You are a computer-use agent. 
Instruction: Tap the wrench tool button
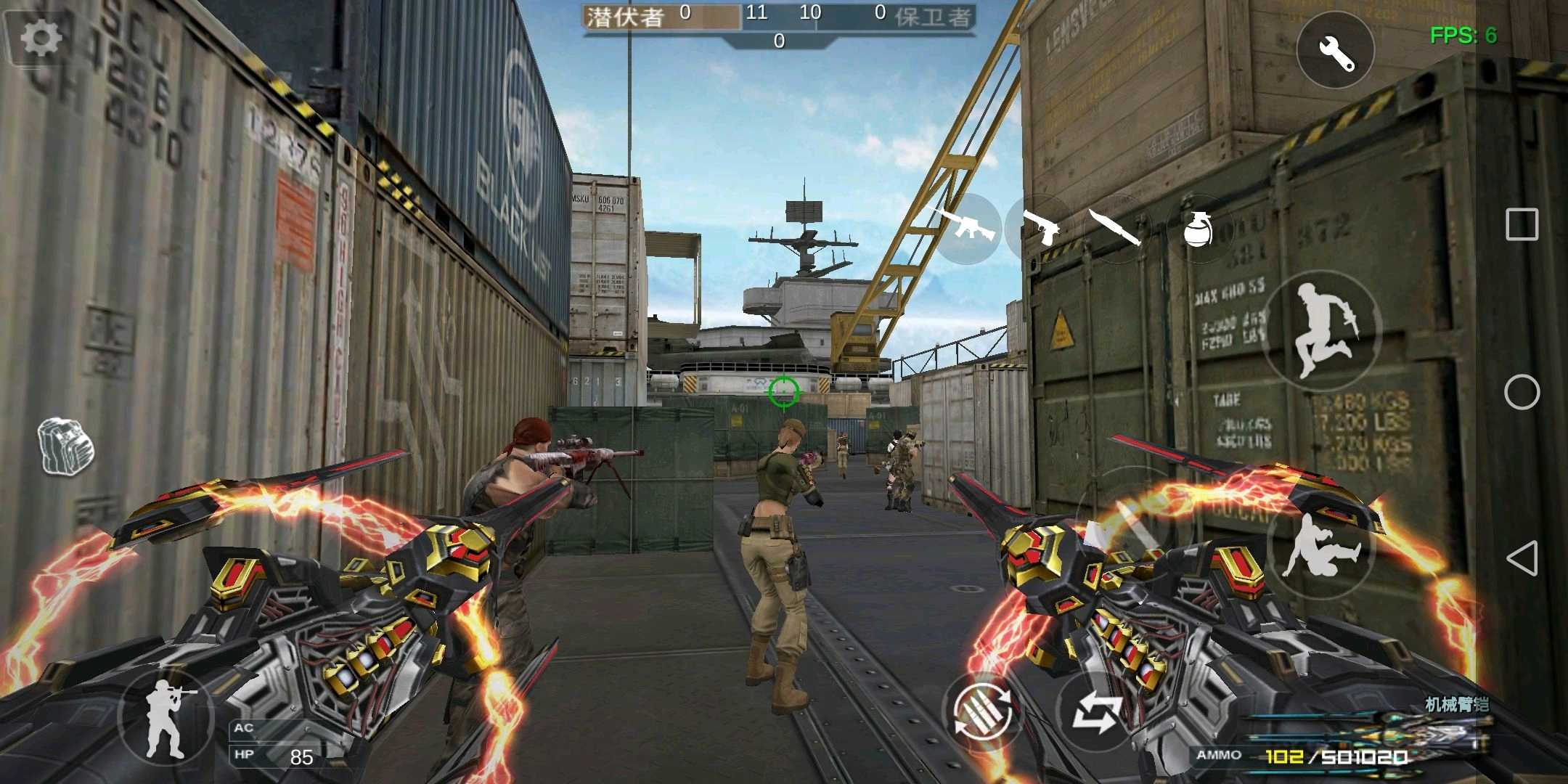1335,50
